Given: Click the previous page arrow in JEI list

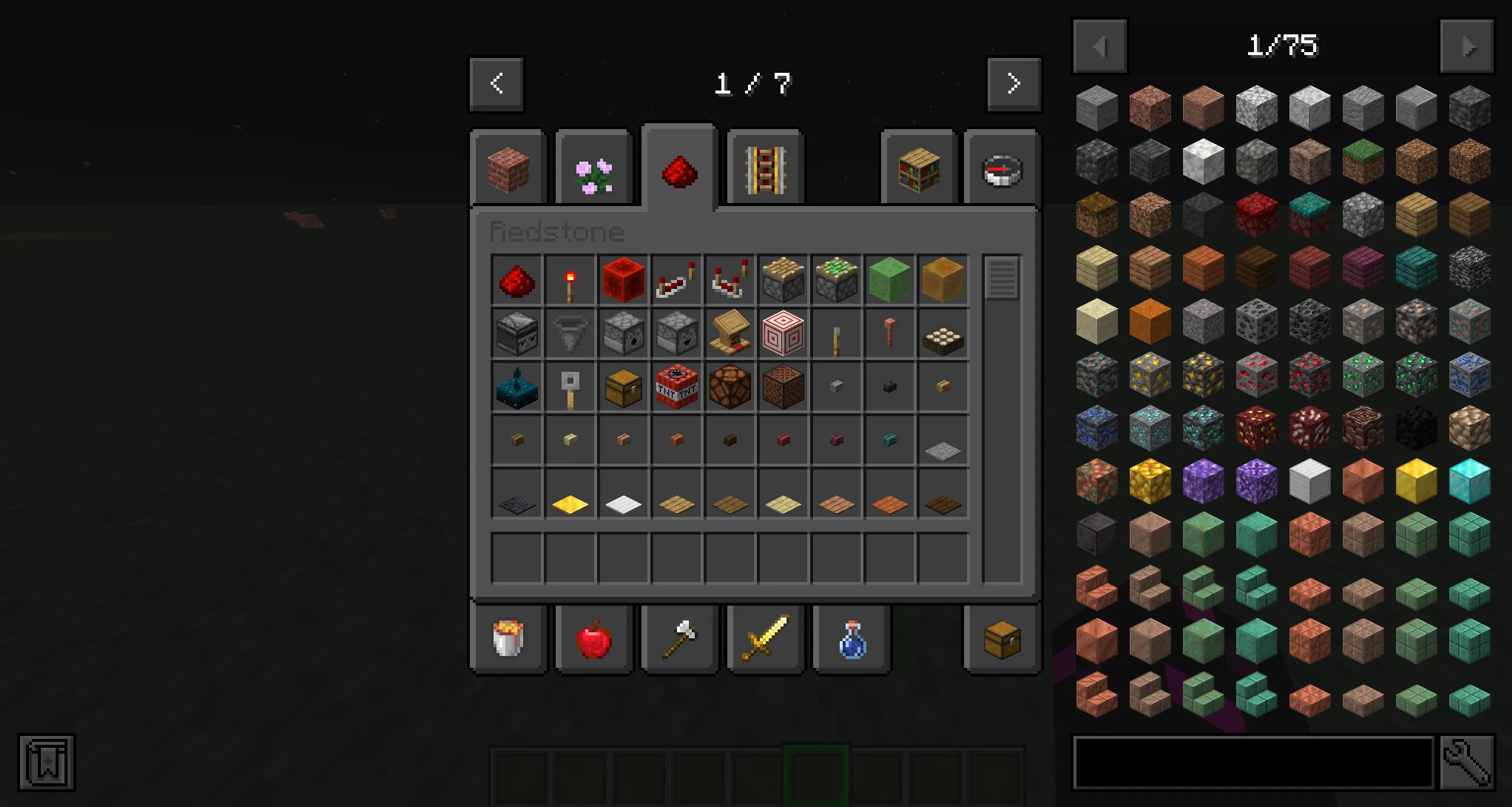Looking at the screenshot, I should click(x=1100, y=46).
